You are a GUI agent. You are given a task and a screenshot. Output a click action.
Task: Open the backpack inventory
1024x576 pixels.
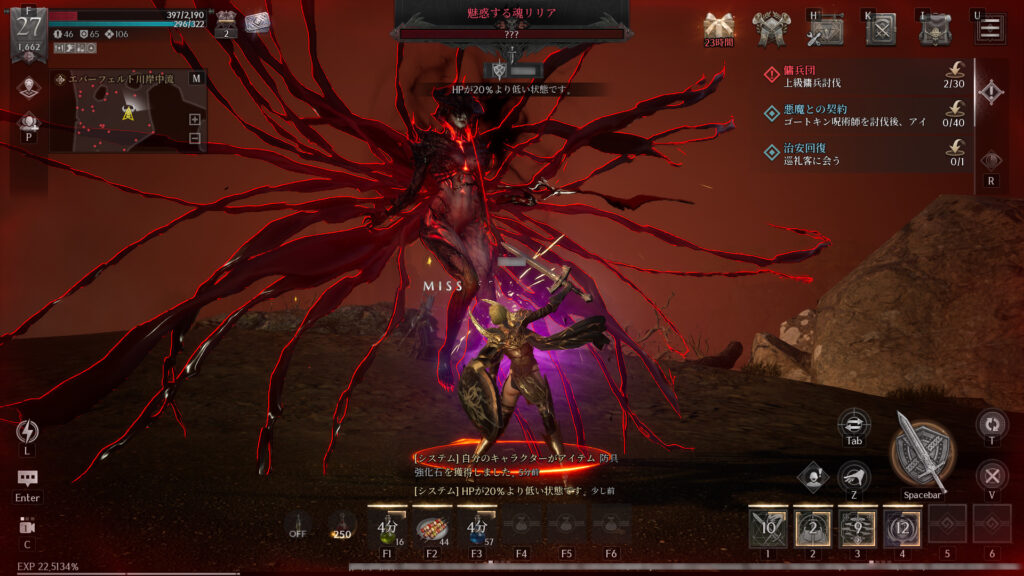click(x=936, y=30)
